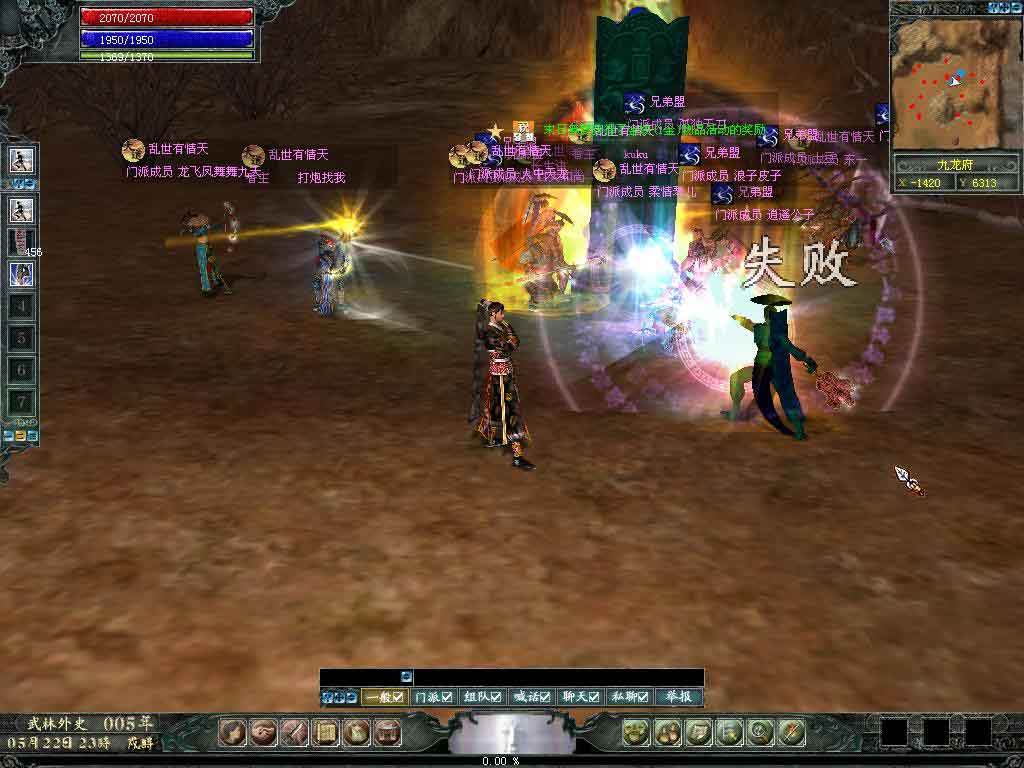Open the book icon on the bottom bar
Image resolution: width=1024 pixels, height=768 pixels.
(x=325, y=733)
